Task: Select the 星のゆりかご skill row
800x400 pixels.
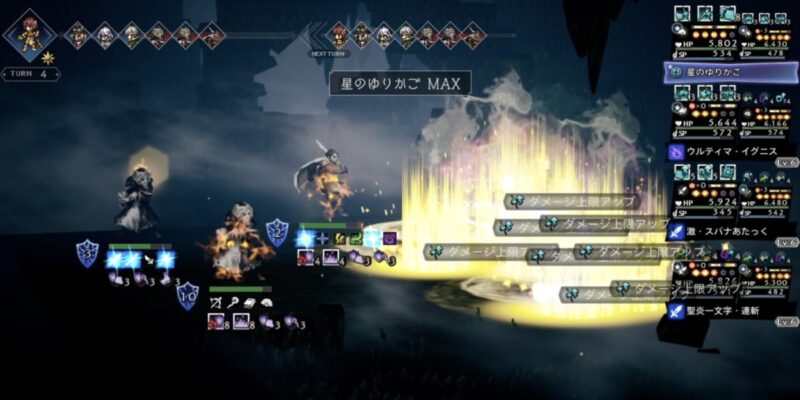Action: point(731,72)
